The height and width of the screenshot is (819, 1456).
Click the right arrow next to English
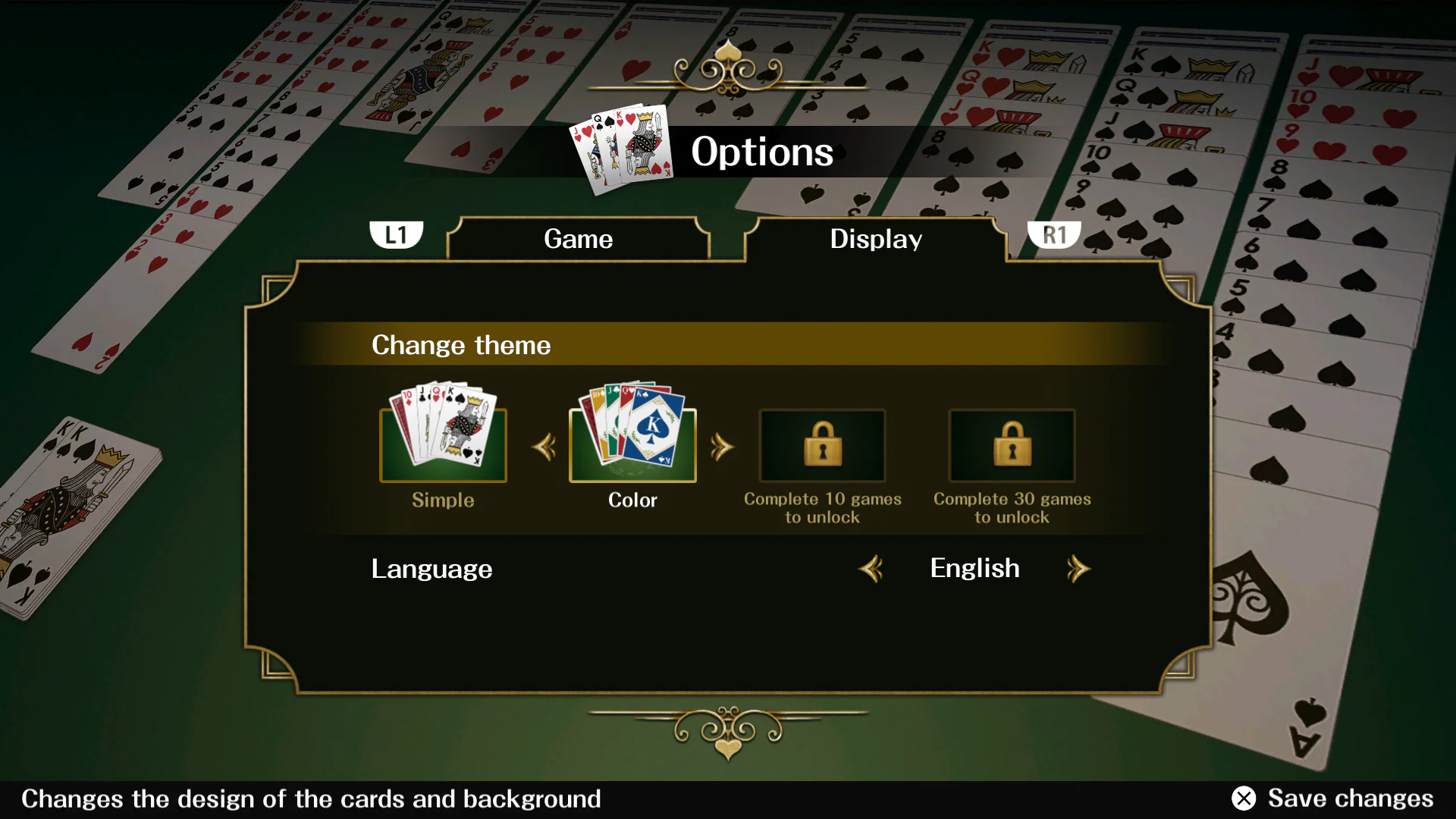point(1079,569)
